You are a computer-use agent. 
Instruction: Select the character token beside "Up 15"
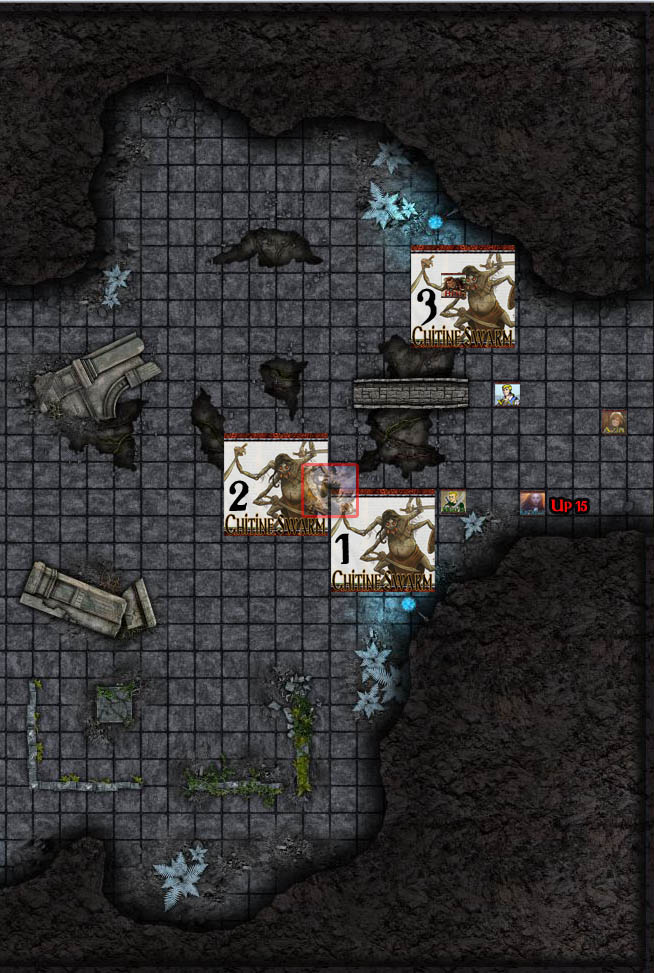[532, 503]
